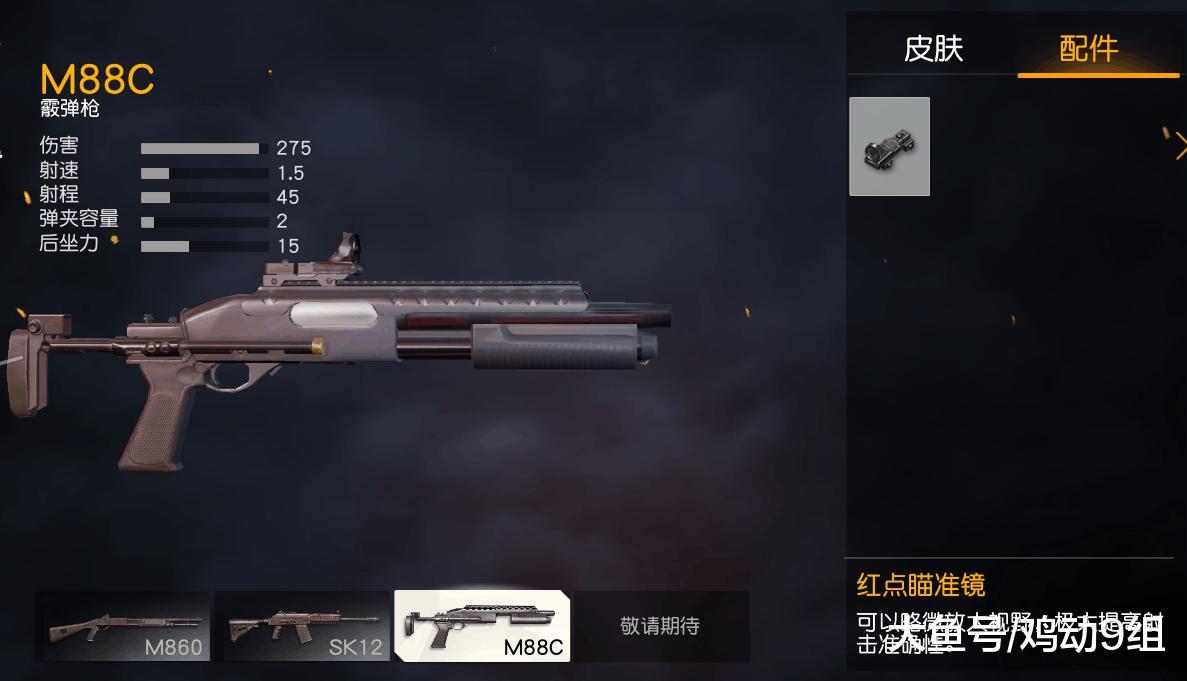This screenshot has height=681, width=1187.
Task: Click the 敬请期待 coming-soon weapon slot
Action: pyautogui.click(x=660, y=627)
